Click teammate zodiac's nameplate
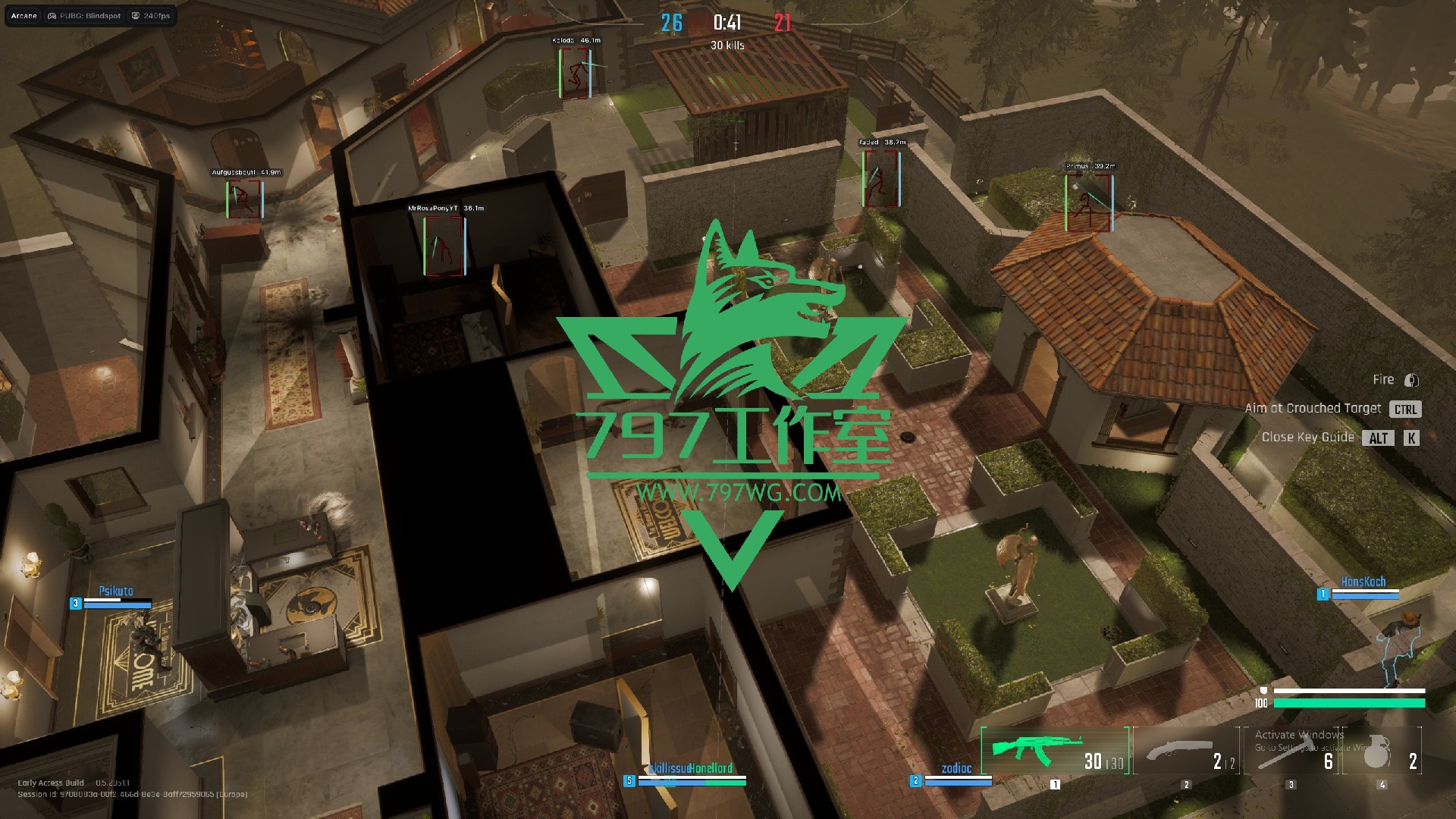Viewport: 1456px width, 819px height. (956, 769)
